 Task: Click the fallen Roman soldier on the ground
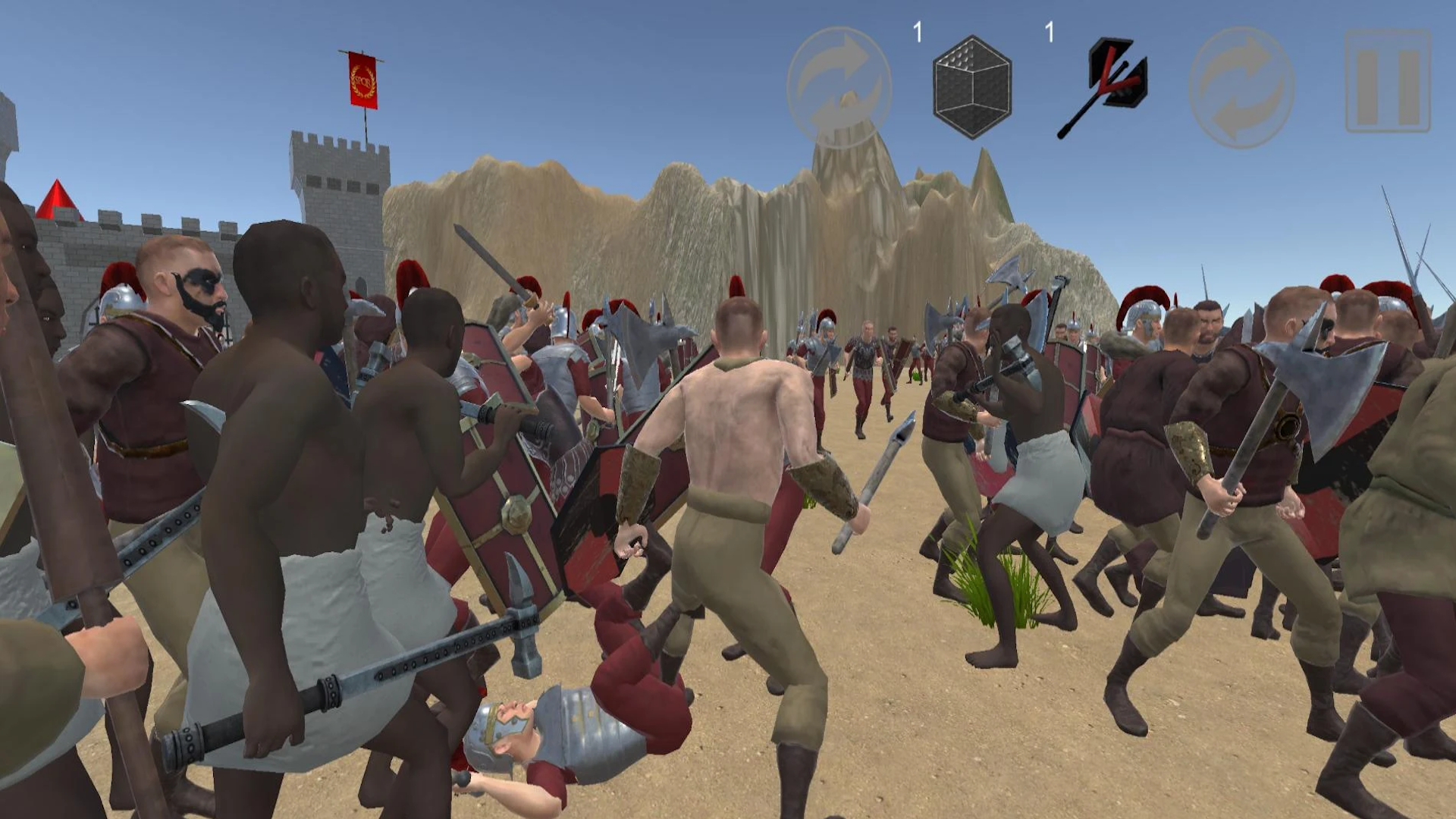point(576,728)
